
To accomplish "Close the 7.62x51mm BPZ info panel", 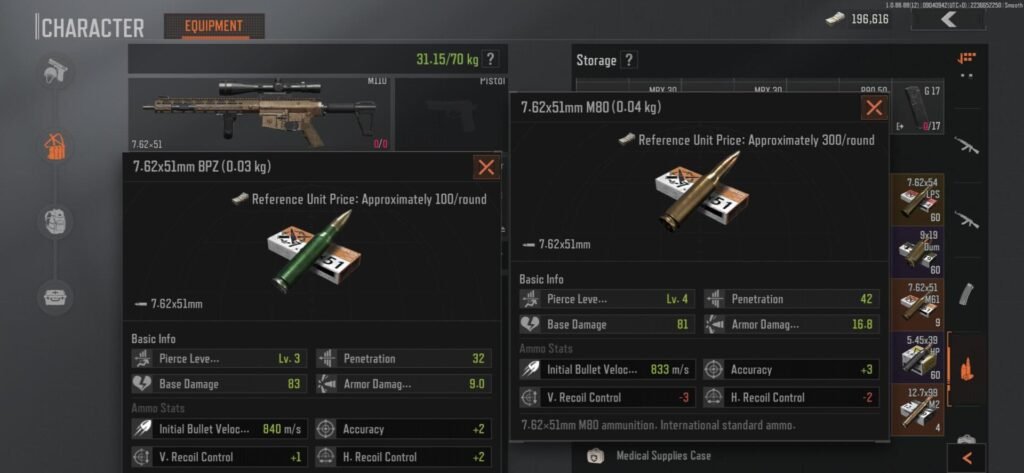I will click(487, 167).
